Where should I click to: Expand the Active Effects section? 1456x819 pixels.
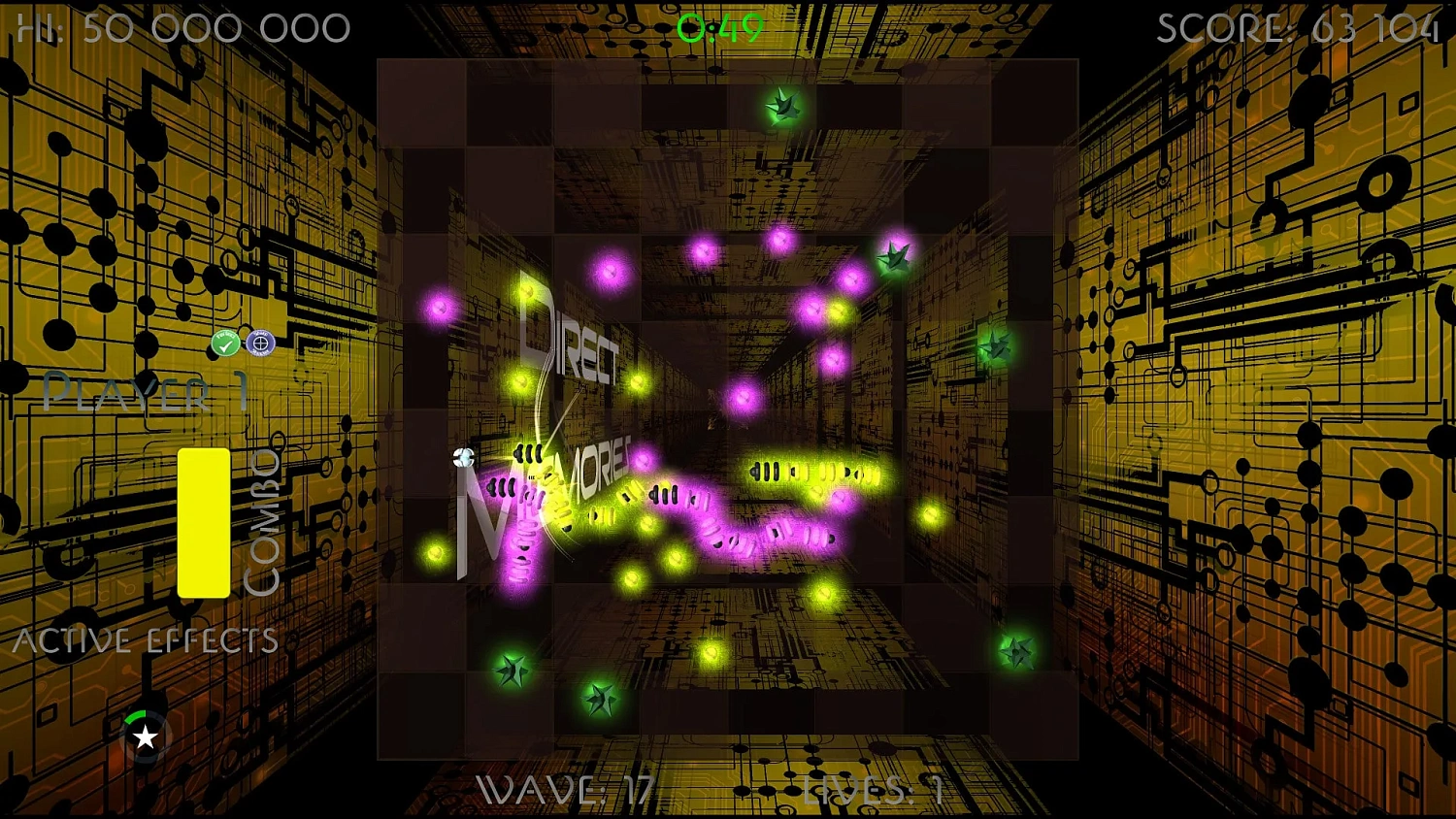pyautogui.click(x=146, y=639)
